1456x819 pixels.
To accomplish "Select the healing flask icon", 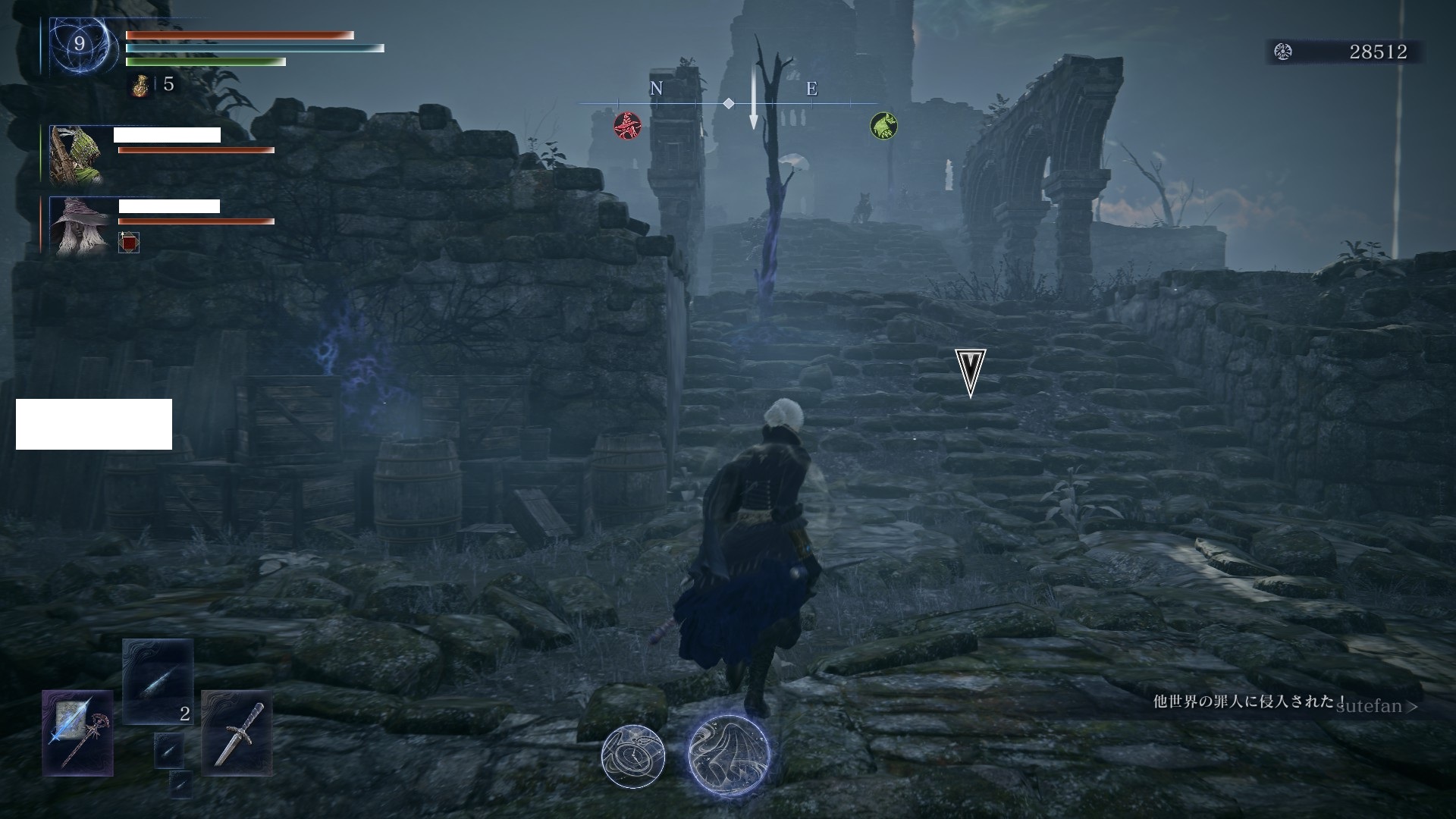I will click(x=140, y=85).
